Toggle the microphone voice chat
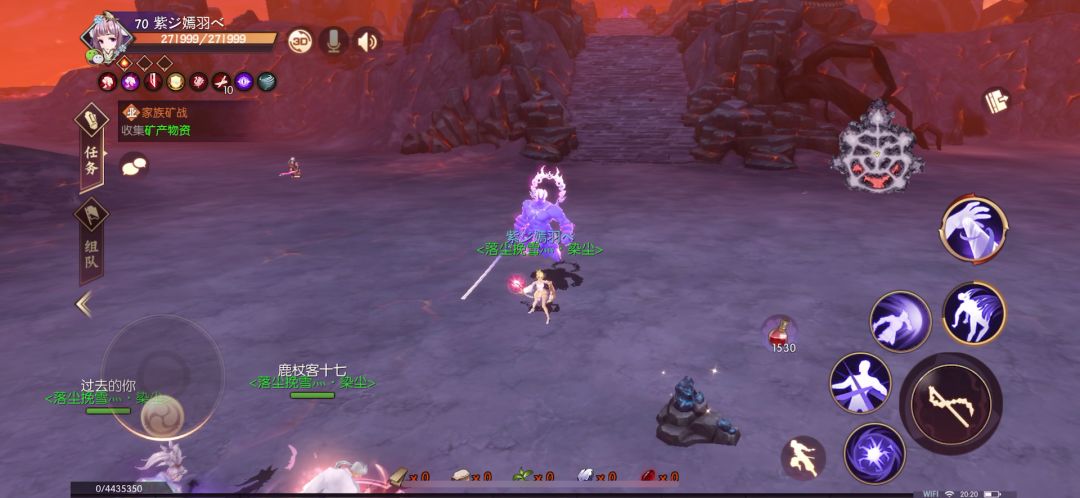This screenshot has width=1080, height=498. point(333,41)
